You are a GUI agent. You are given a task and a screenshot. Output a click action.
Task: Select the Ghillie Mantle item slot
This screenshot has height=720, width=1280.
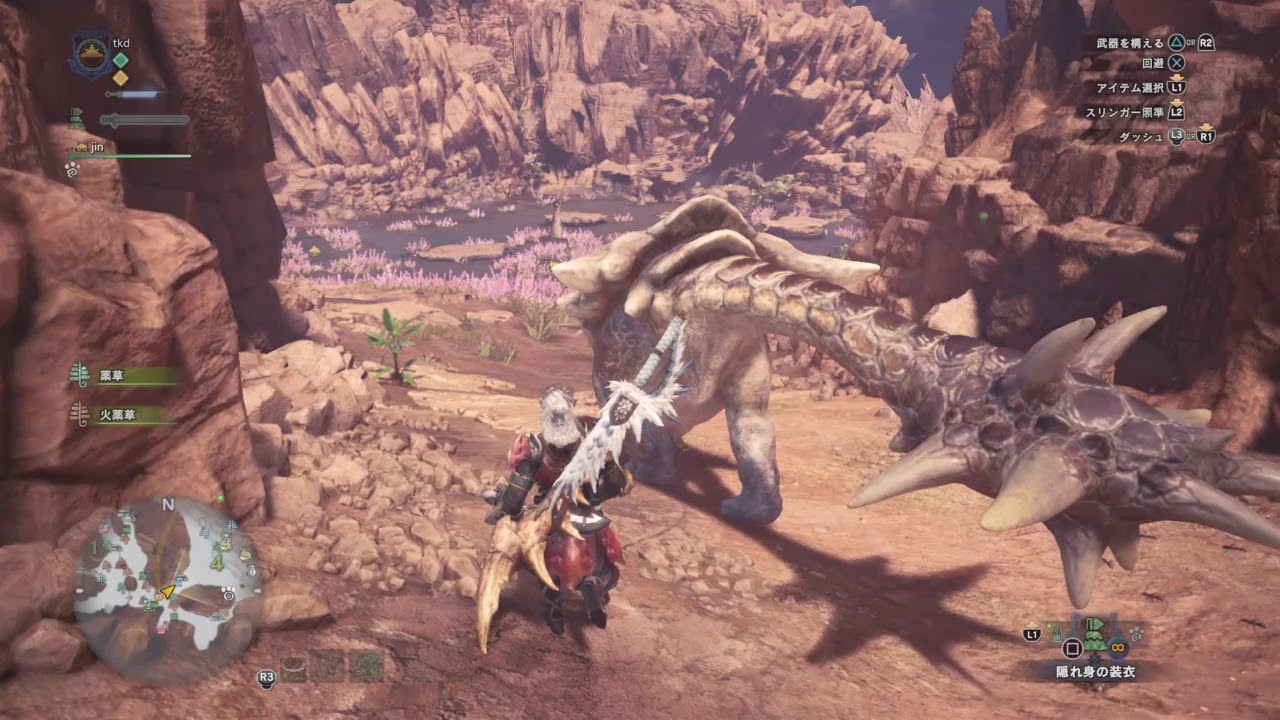point(1095,633)
